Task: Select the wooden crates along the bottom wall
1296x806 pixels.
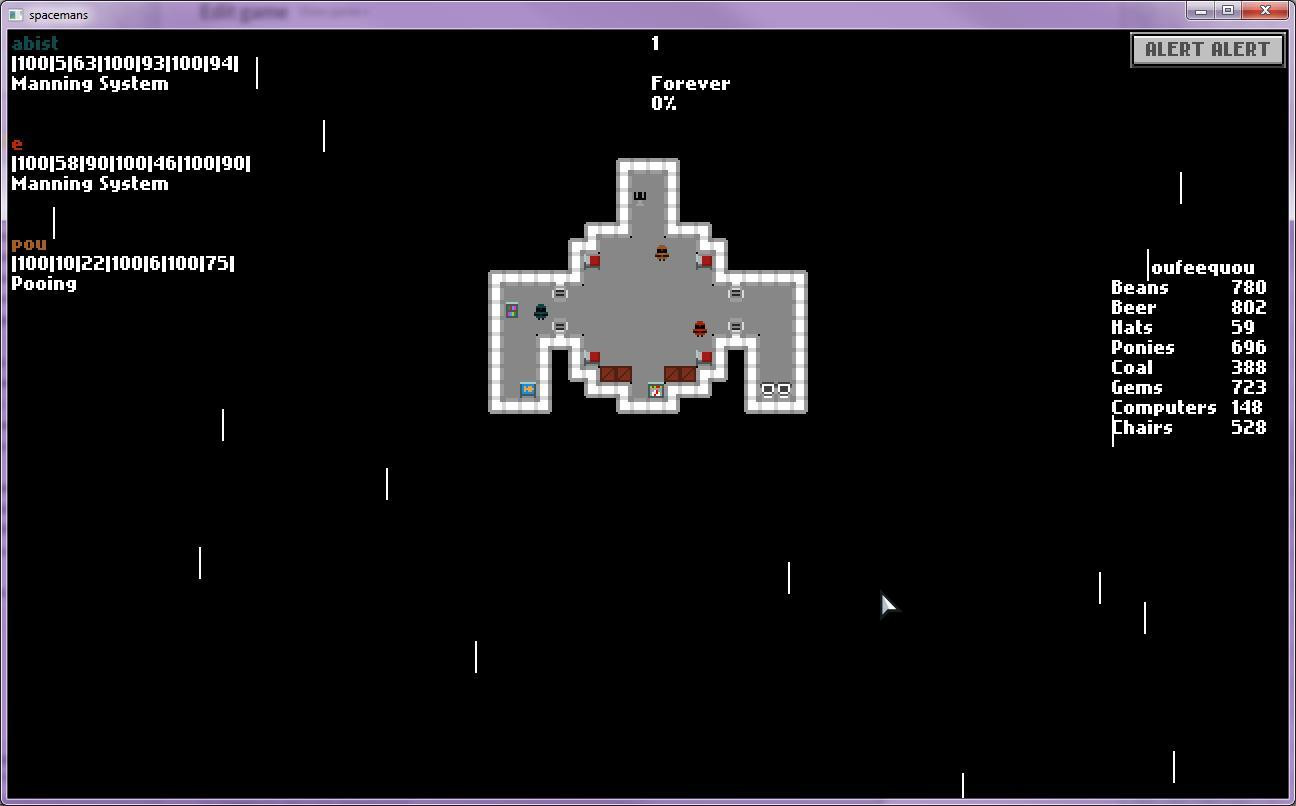Action: [615, 373]
